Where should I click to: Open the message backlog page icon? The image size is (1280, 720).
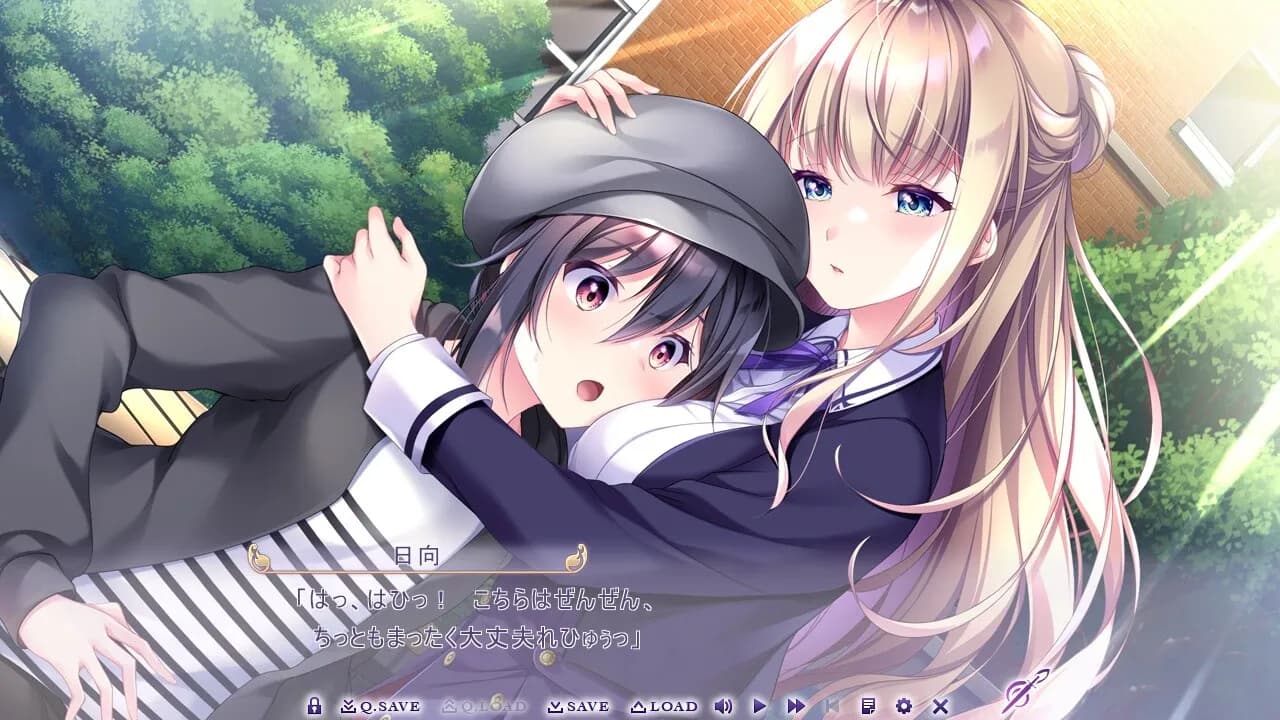pyautogui.click(x=867, y=705)
